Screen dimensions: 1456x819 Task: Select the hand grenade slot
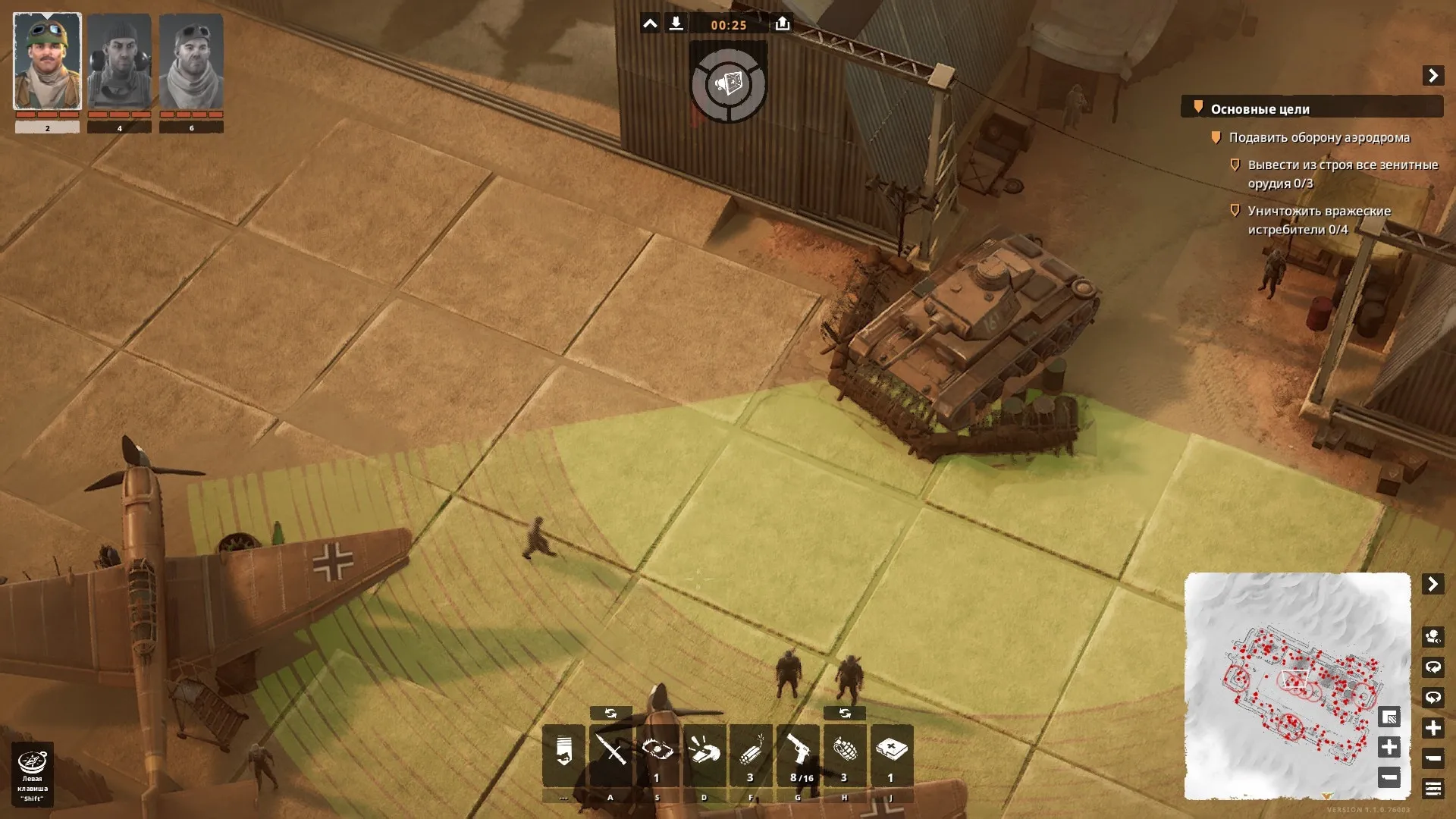coord(845,755)
